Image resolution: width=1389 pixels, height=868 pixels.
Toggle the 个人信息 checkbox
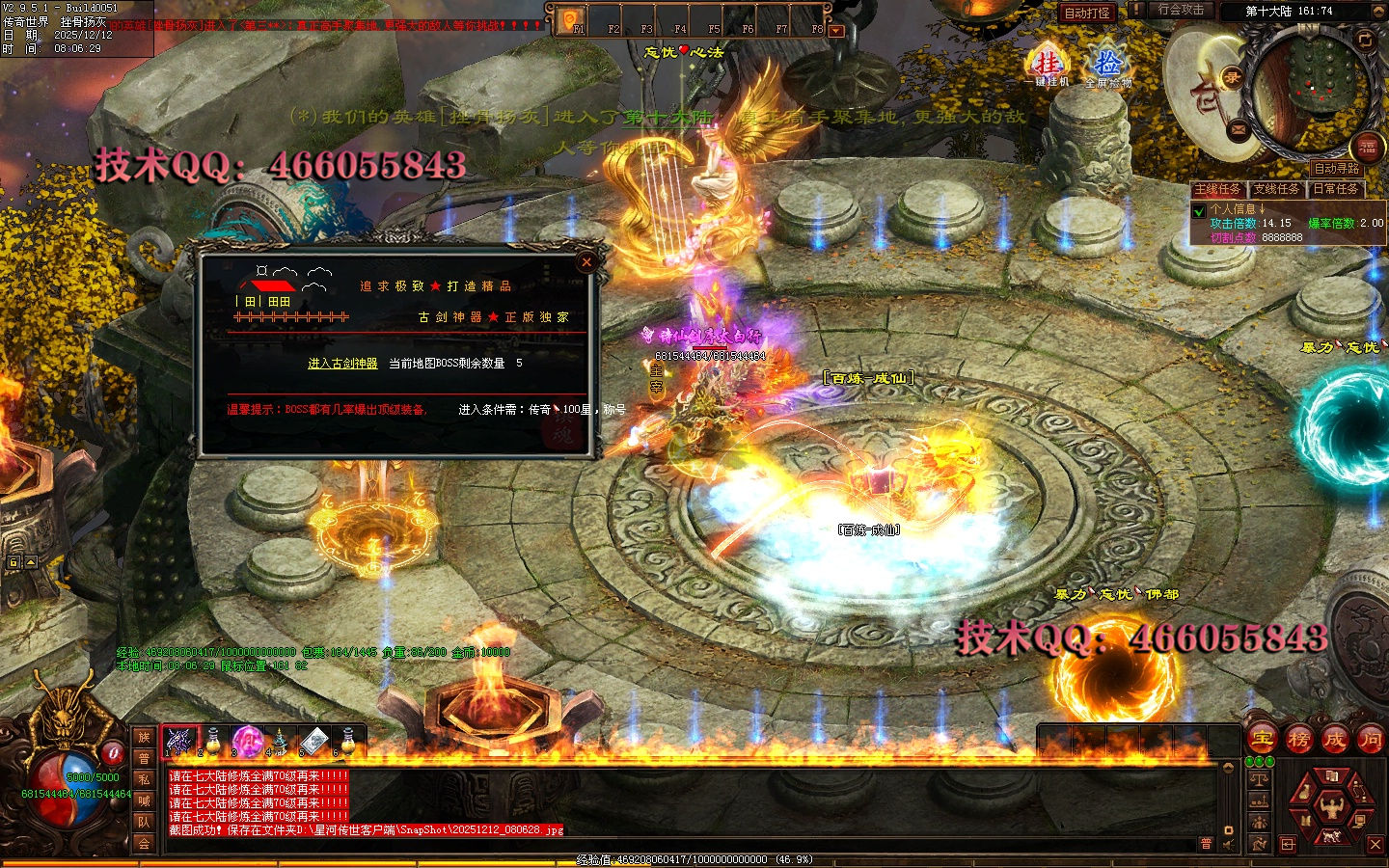tap(1199, 210)
